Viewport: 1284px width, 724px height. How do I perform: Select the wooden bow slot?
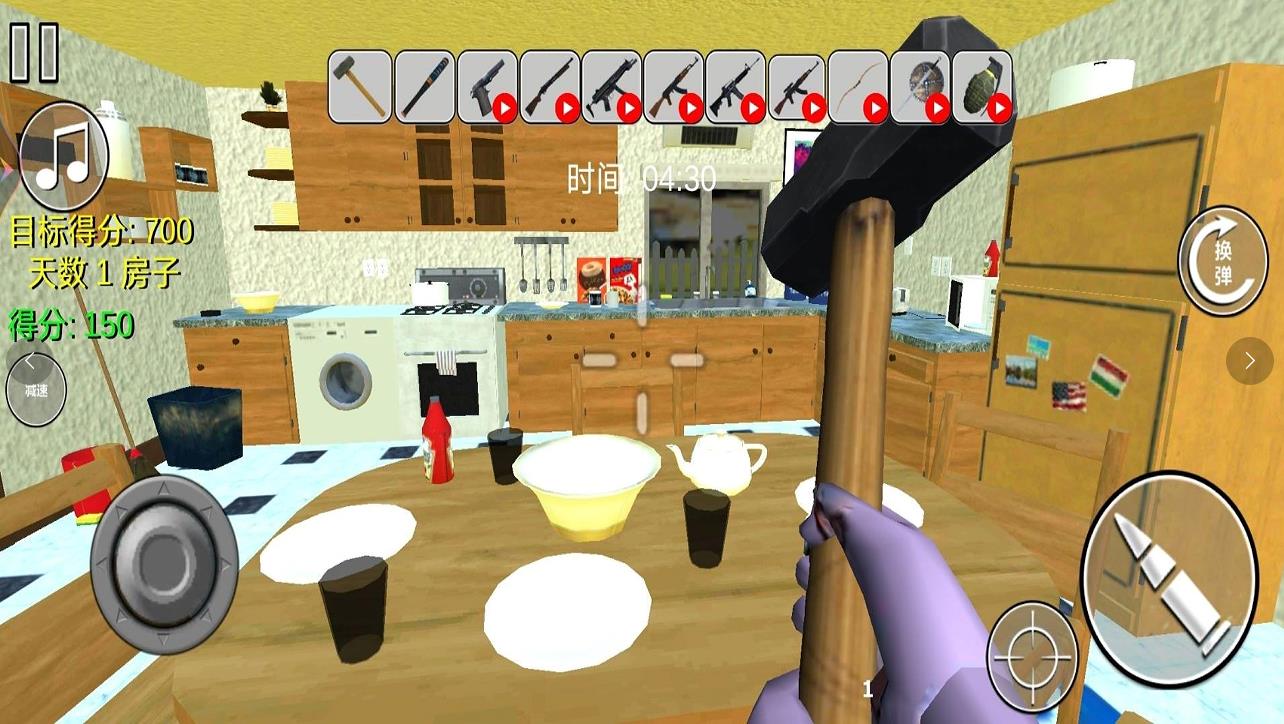pyautogui.click(x=859, y=87)
